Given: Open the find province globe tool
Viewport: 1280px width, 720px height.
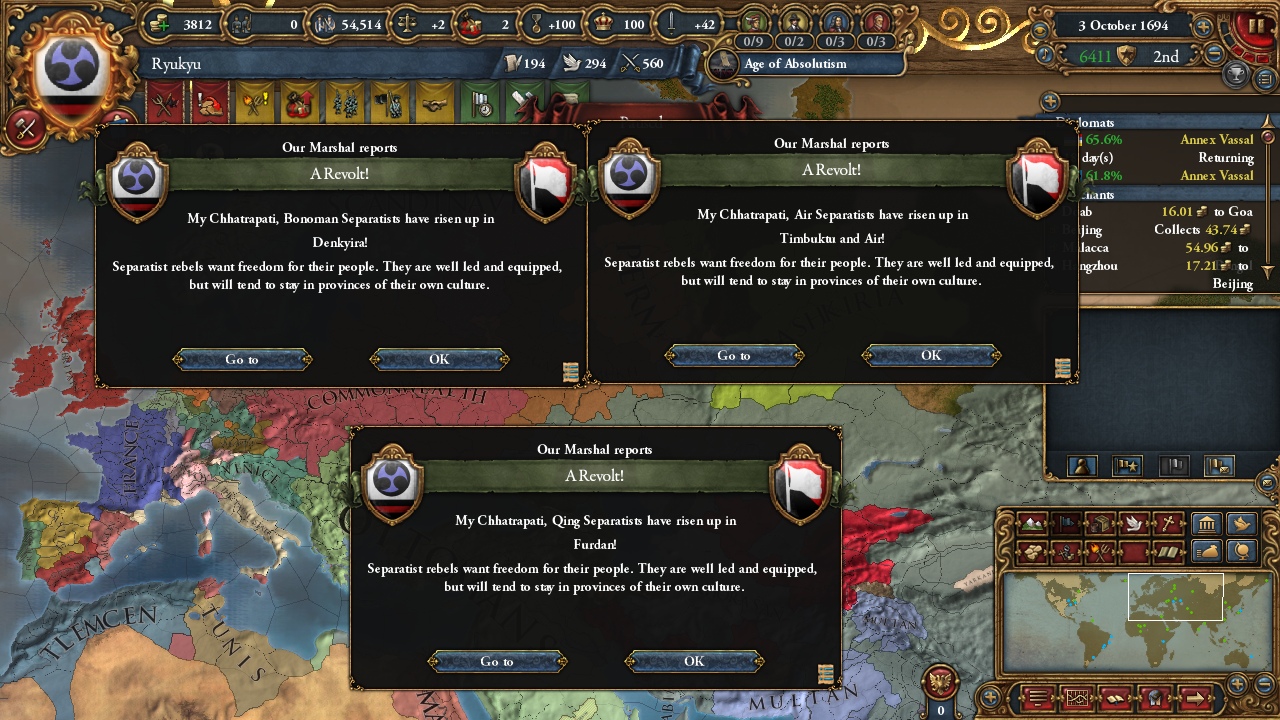Looking at the screenshot, I should tap(1242, 553).
